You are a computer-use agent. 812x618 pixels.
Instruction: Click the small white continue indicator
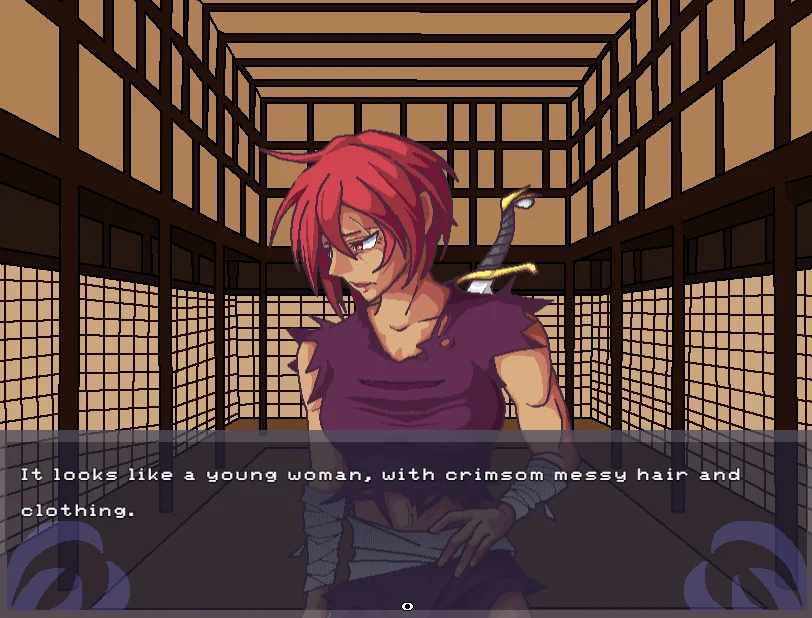[407, 606]
